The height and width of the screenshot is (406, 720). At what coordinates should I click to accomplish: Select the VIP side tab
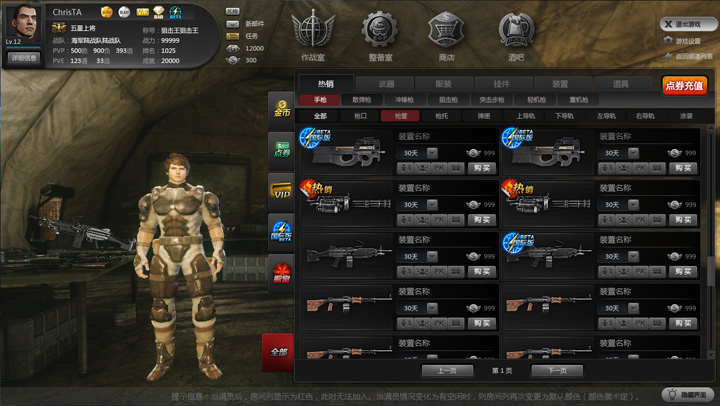point(281,191)
